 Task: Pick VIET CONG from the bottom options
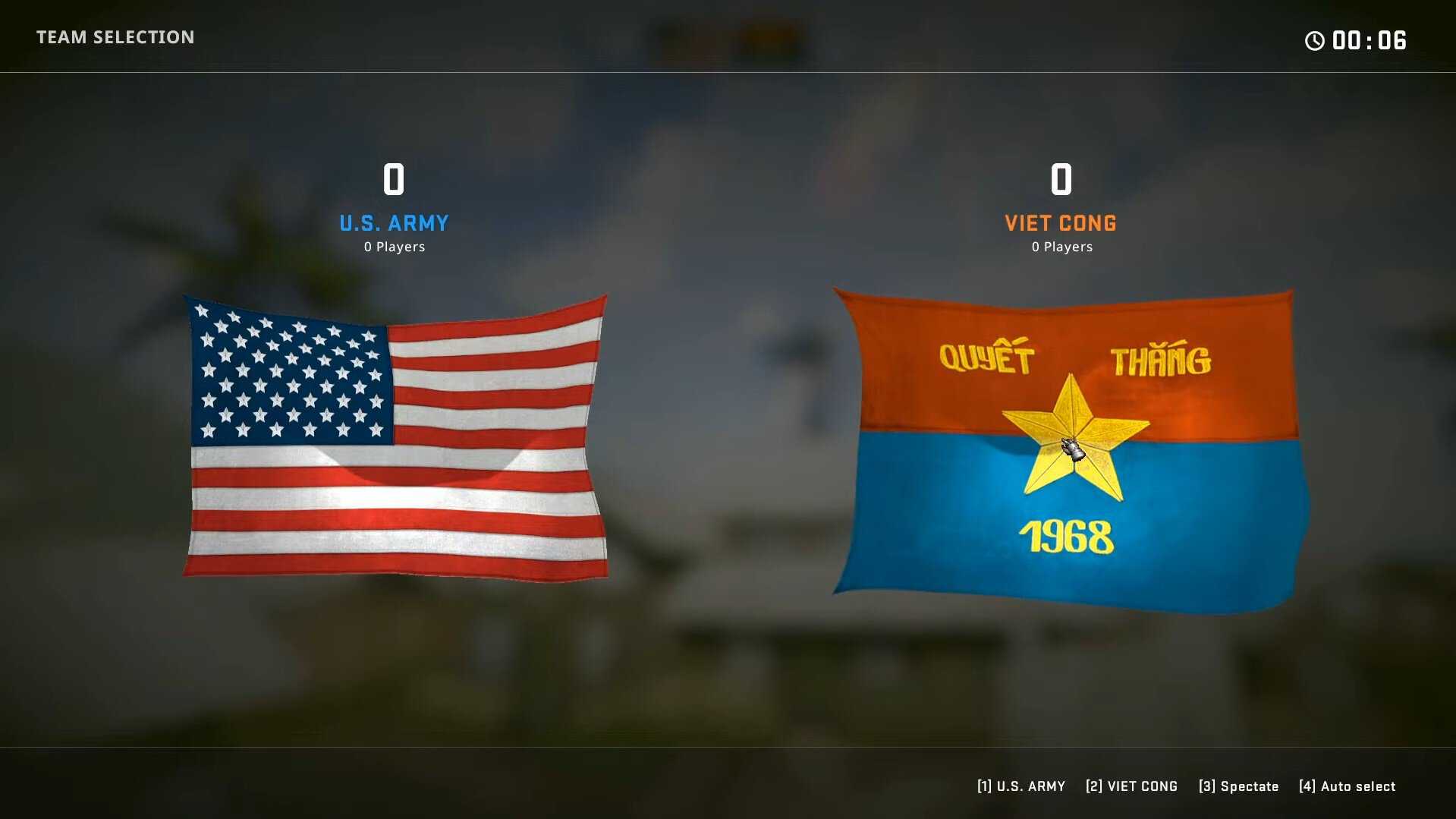click(x=1131, y=786)
